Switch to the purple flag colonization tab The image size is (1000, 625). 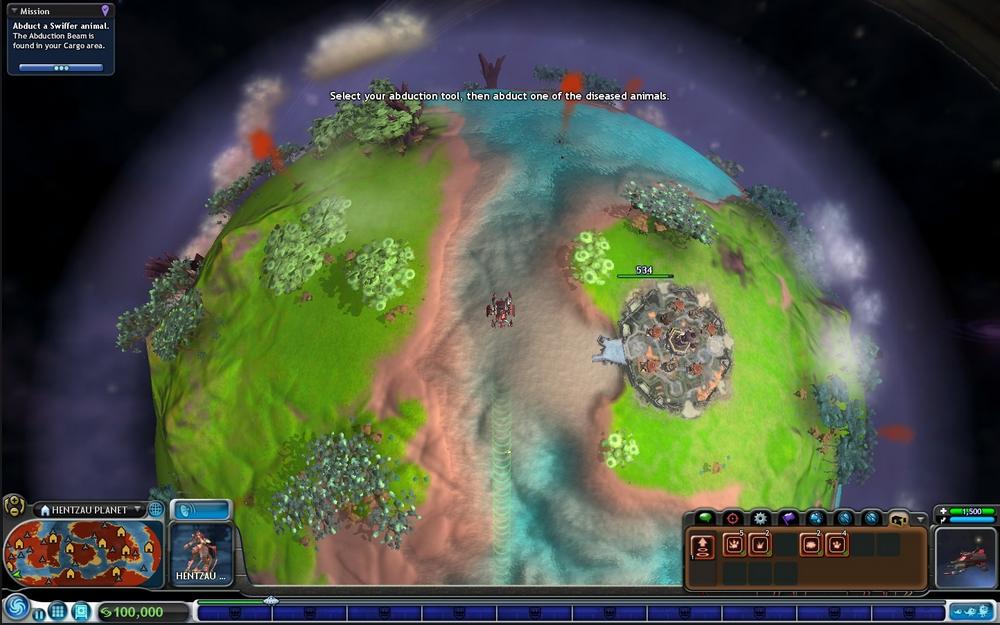point(789,518)
